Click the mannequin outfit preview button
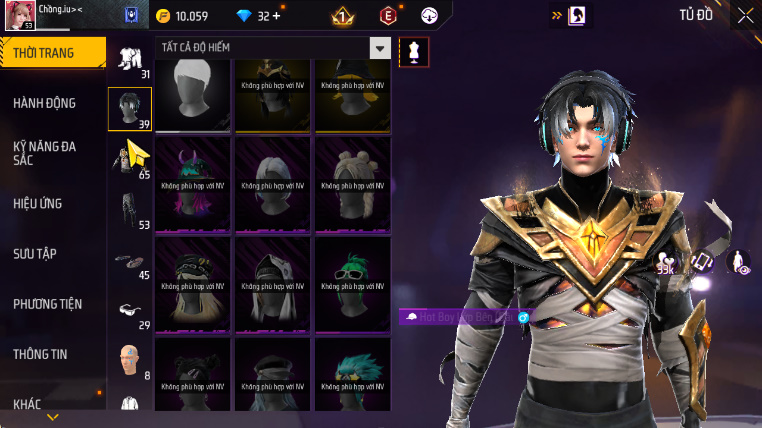This screenshot has width=762, height=428. [412, 52]
